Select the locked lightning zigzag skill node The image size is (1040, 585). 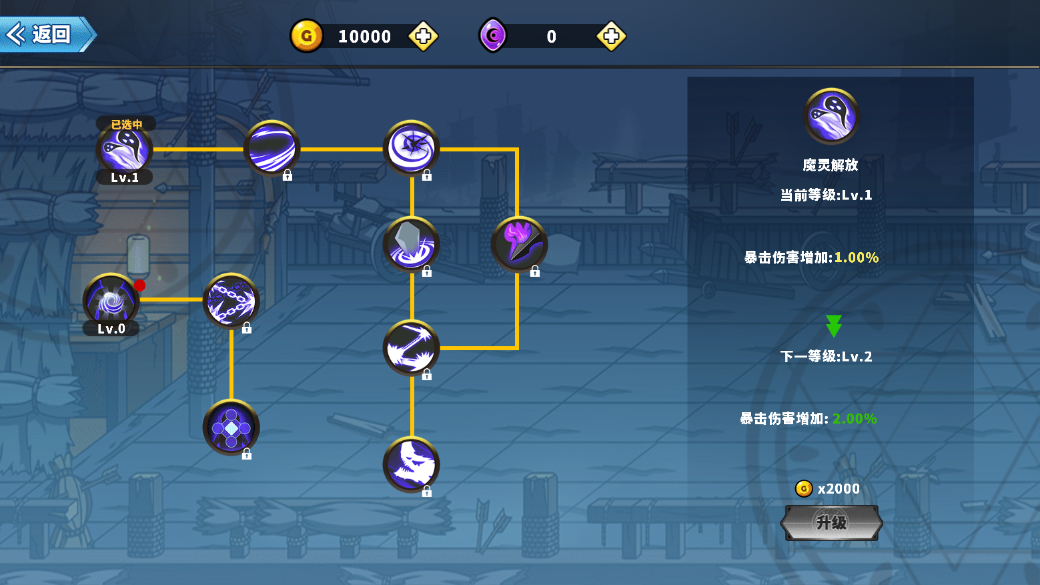(x=411, y=347)
